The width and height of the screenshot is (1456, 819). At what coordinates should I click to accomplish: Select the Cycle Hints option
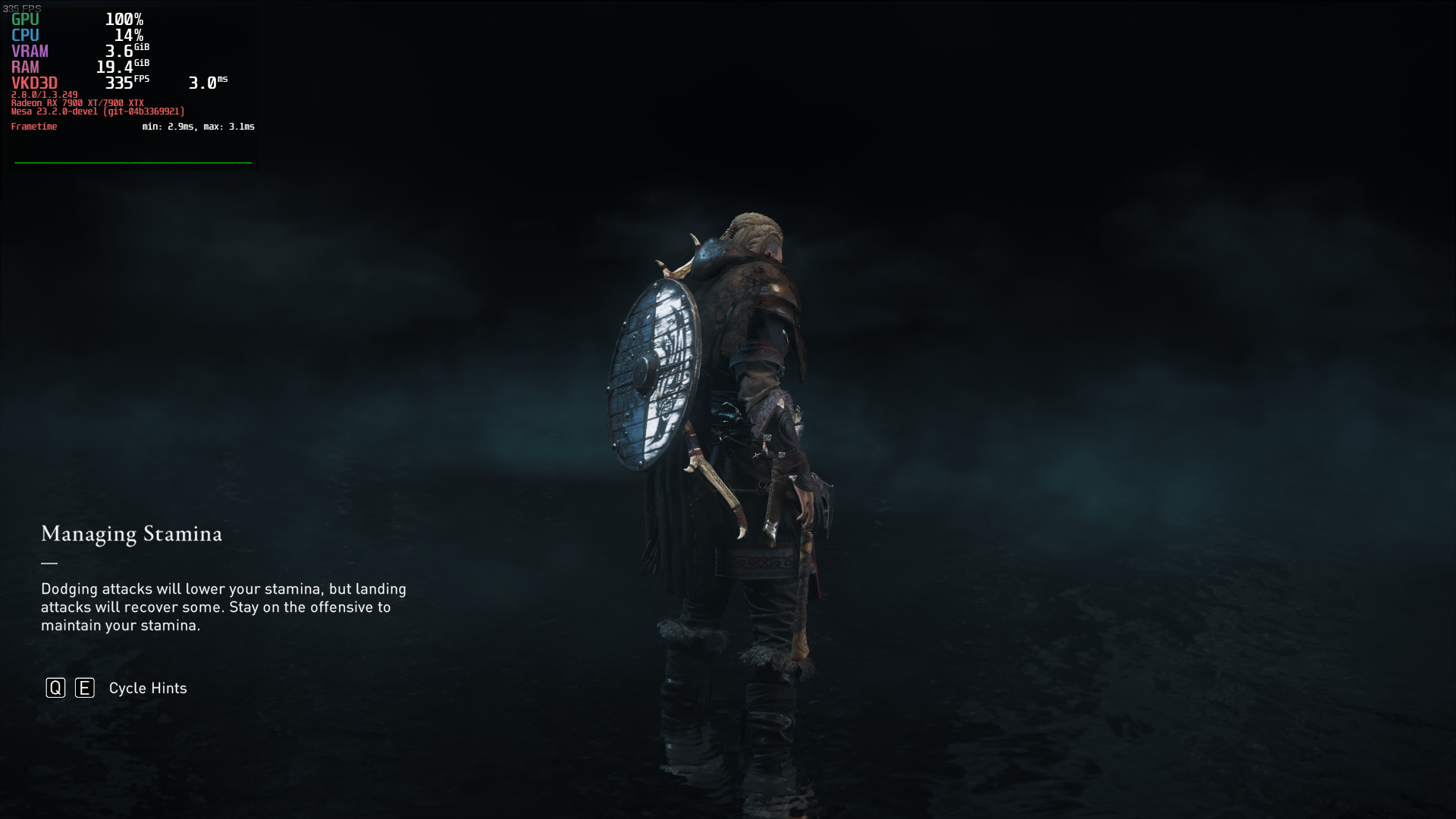[x=147, y=688]
